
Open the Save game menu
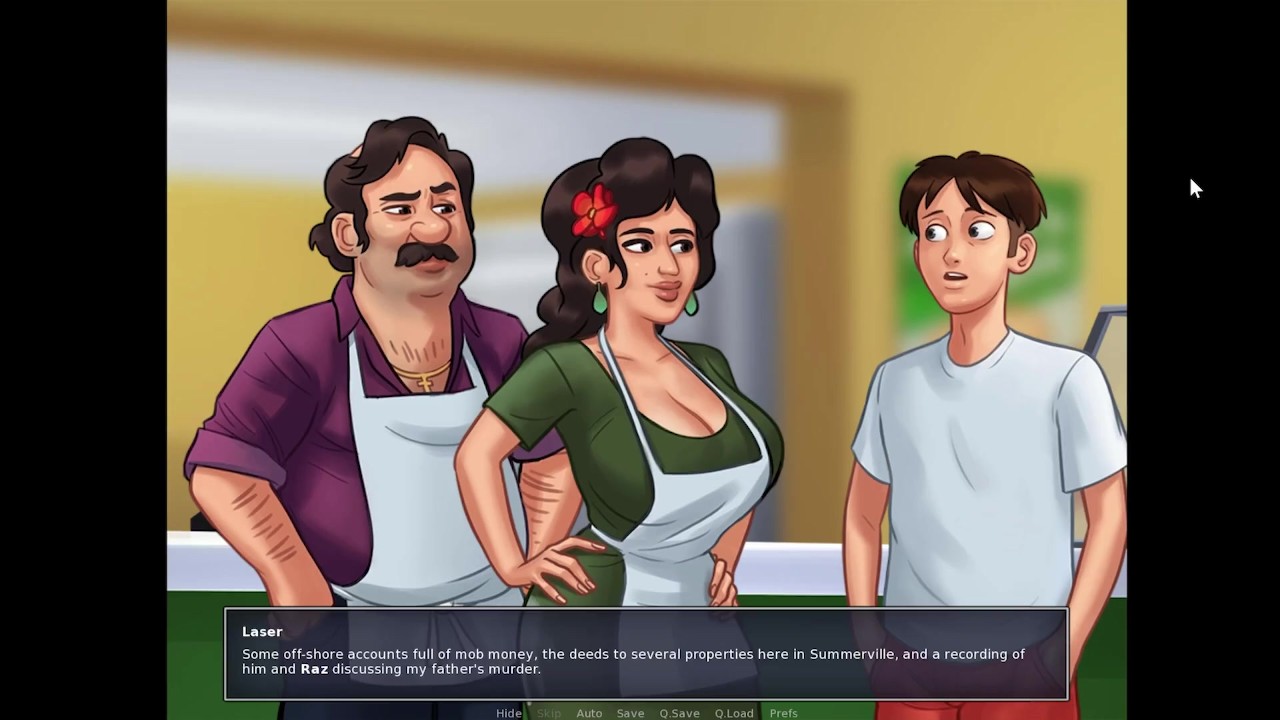point(630,713)
